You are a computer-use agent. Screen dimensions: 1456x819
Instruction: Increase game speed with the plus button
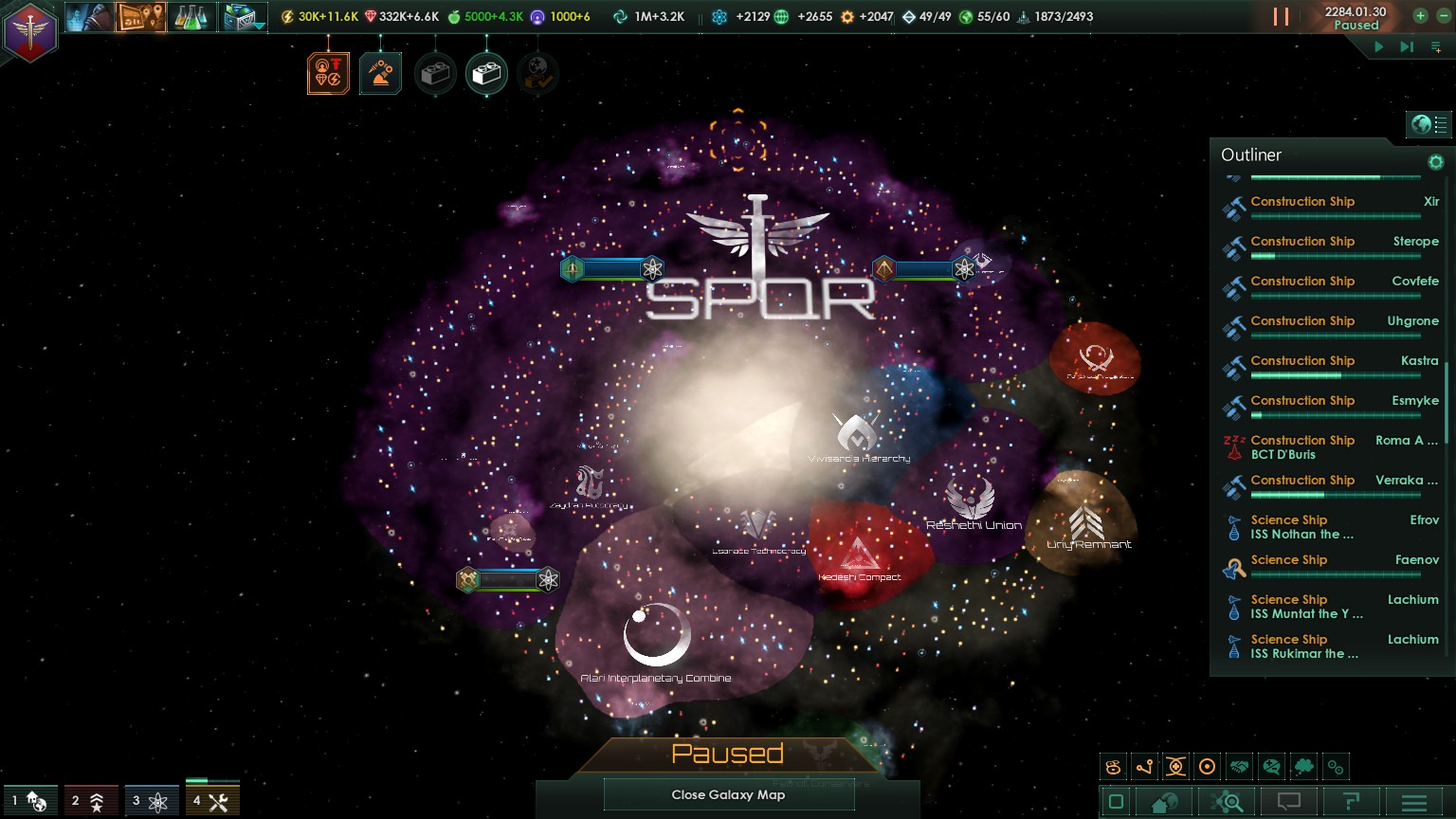pyautogui.click(x=1420, y=16)
